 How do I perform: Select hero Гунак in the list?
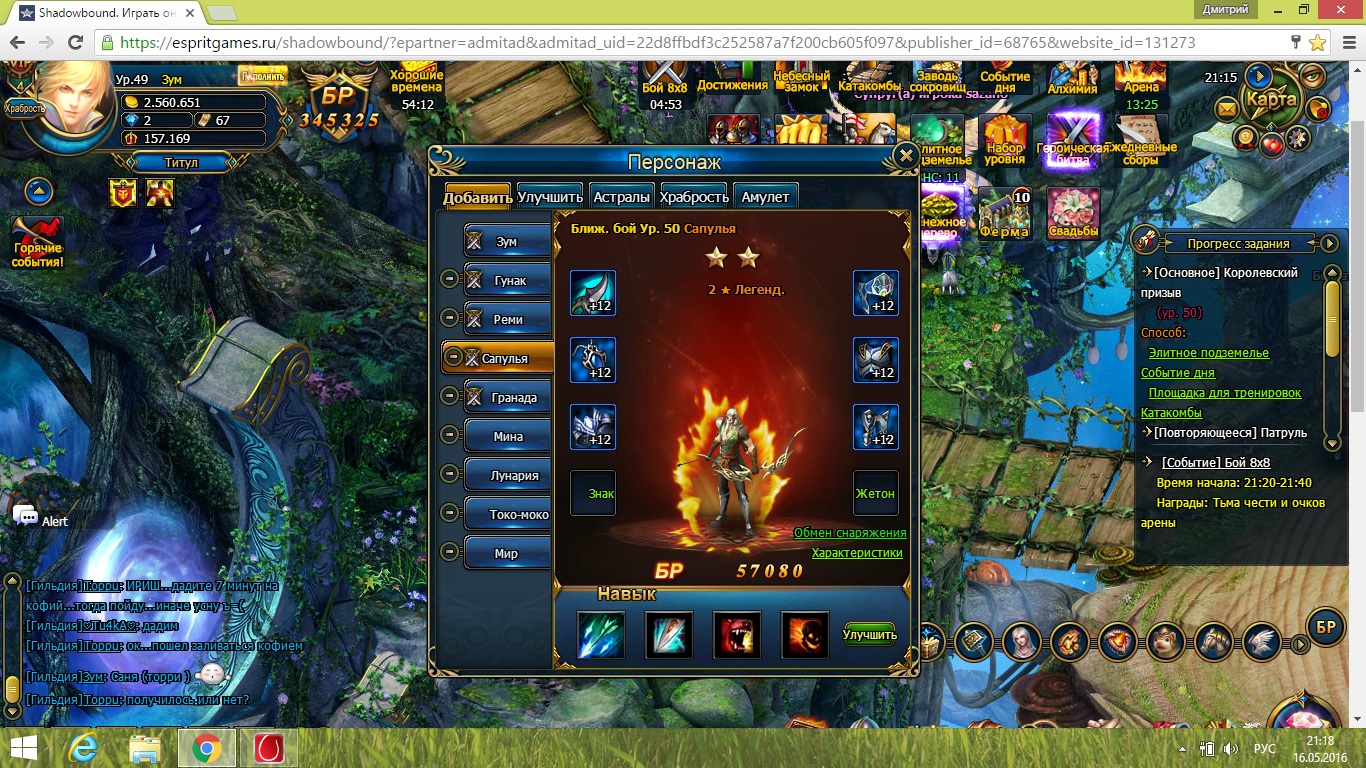pyautogui.click(x=509, y=280)
